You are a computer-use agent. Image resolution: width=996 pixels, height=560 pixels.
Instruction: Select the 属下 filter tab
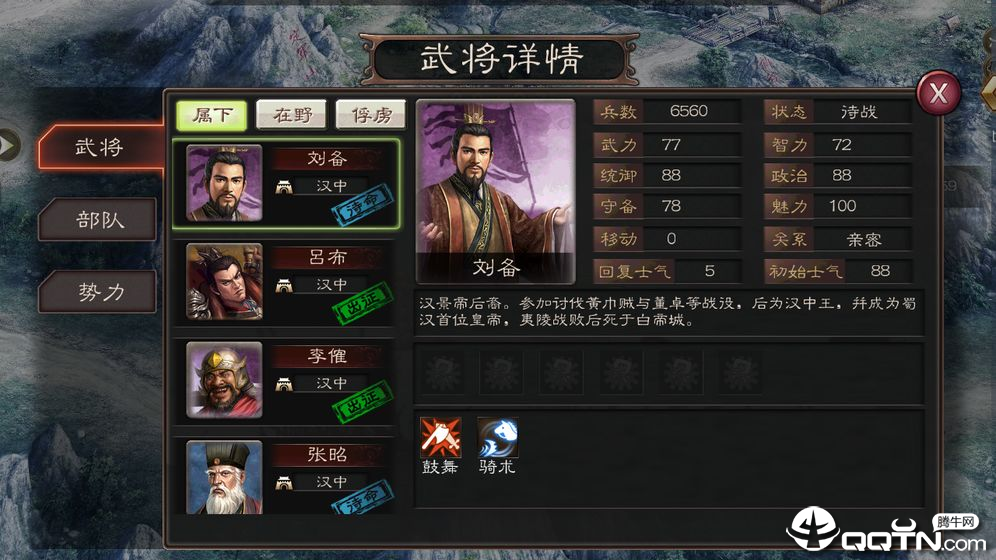(211, 115)
